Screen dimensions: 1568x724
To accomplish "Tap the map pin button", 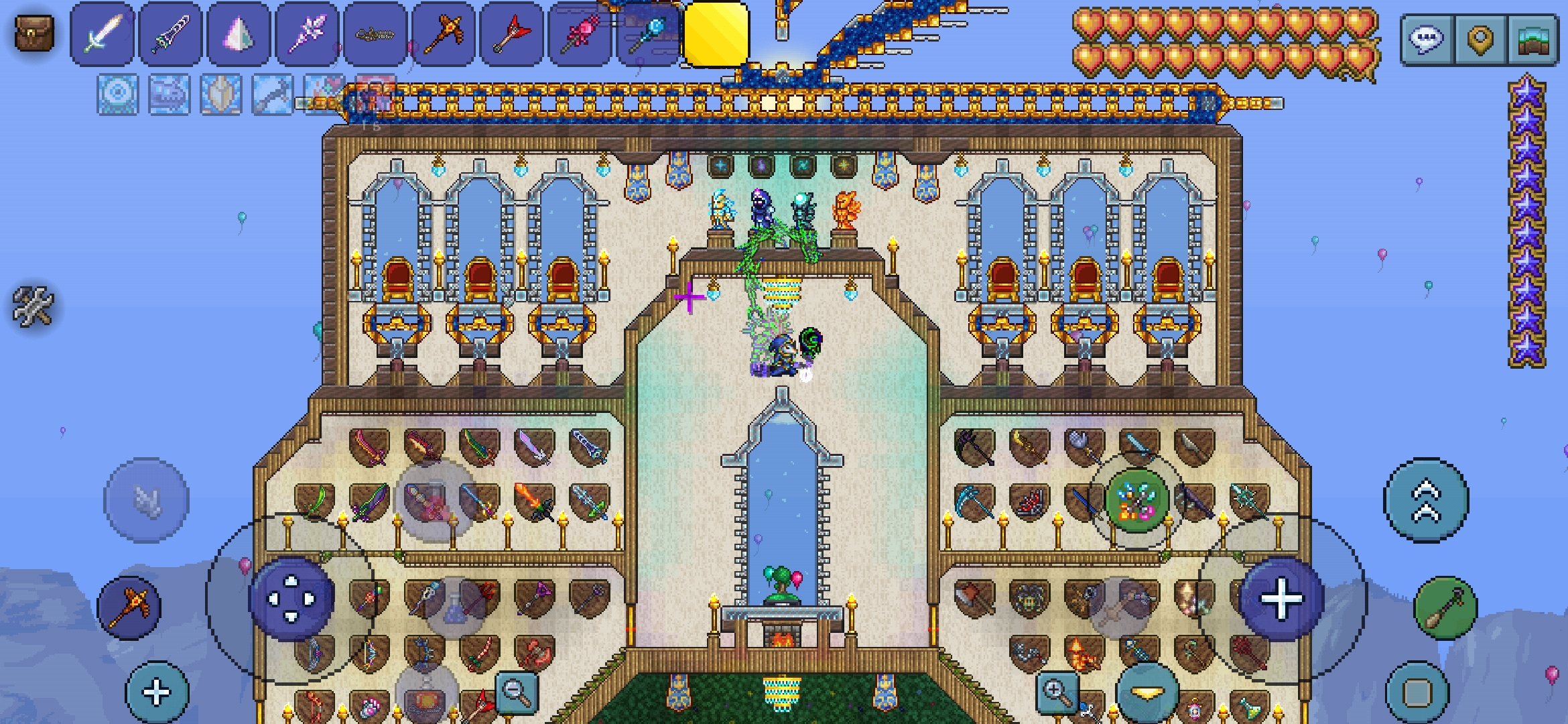I will tap(1480, 39).
